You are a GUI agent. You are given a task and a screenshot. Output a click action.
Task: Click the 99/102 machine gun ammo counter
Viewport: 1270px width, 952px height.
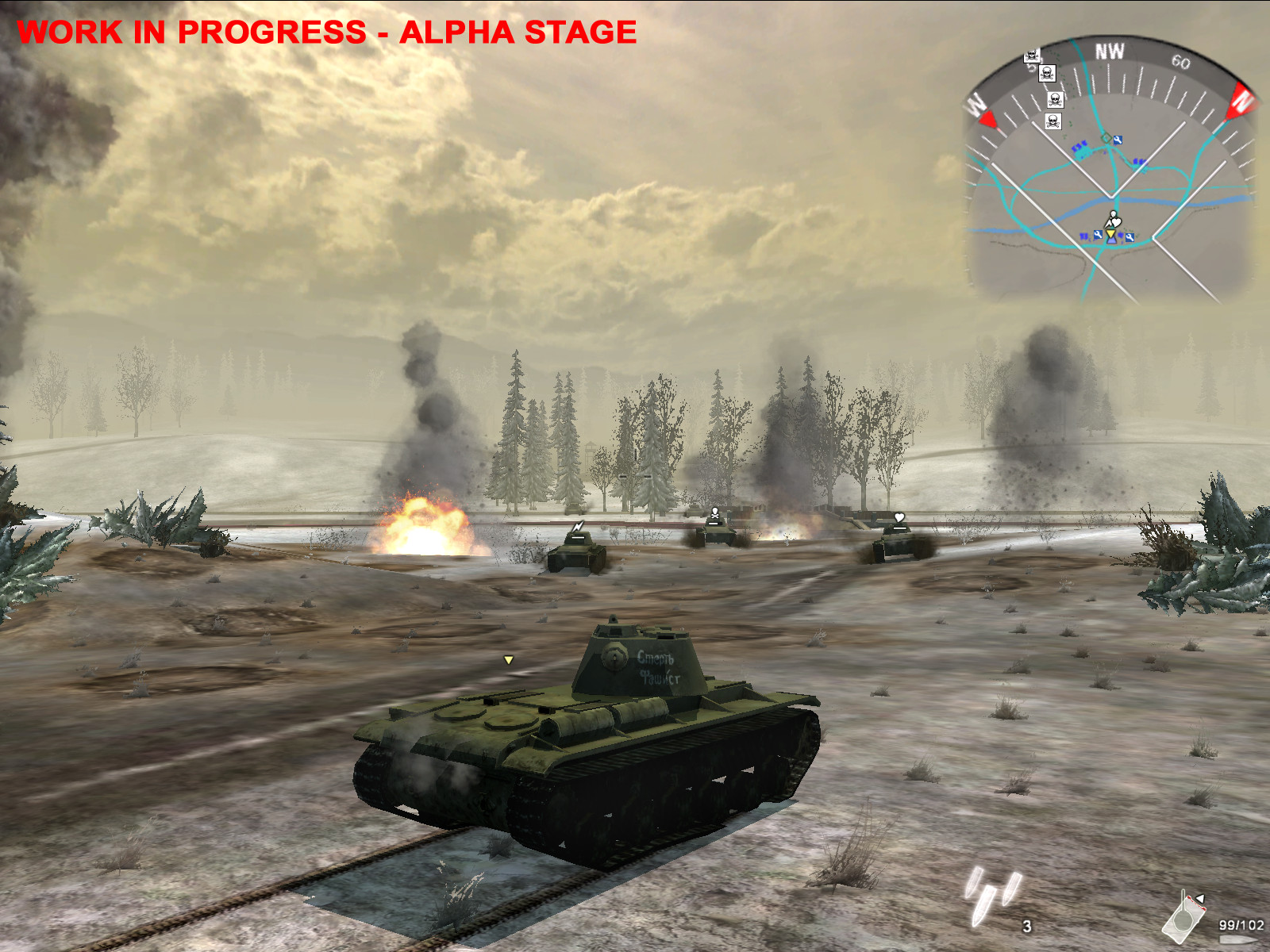click(1241, 925)
